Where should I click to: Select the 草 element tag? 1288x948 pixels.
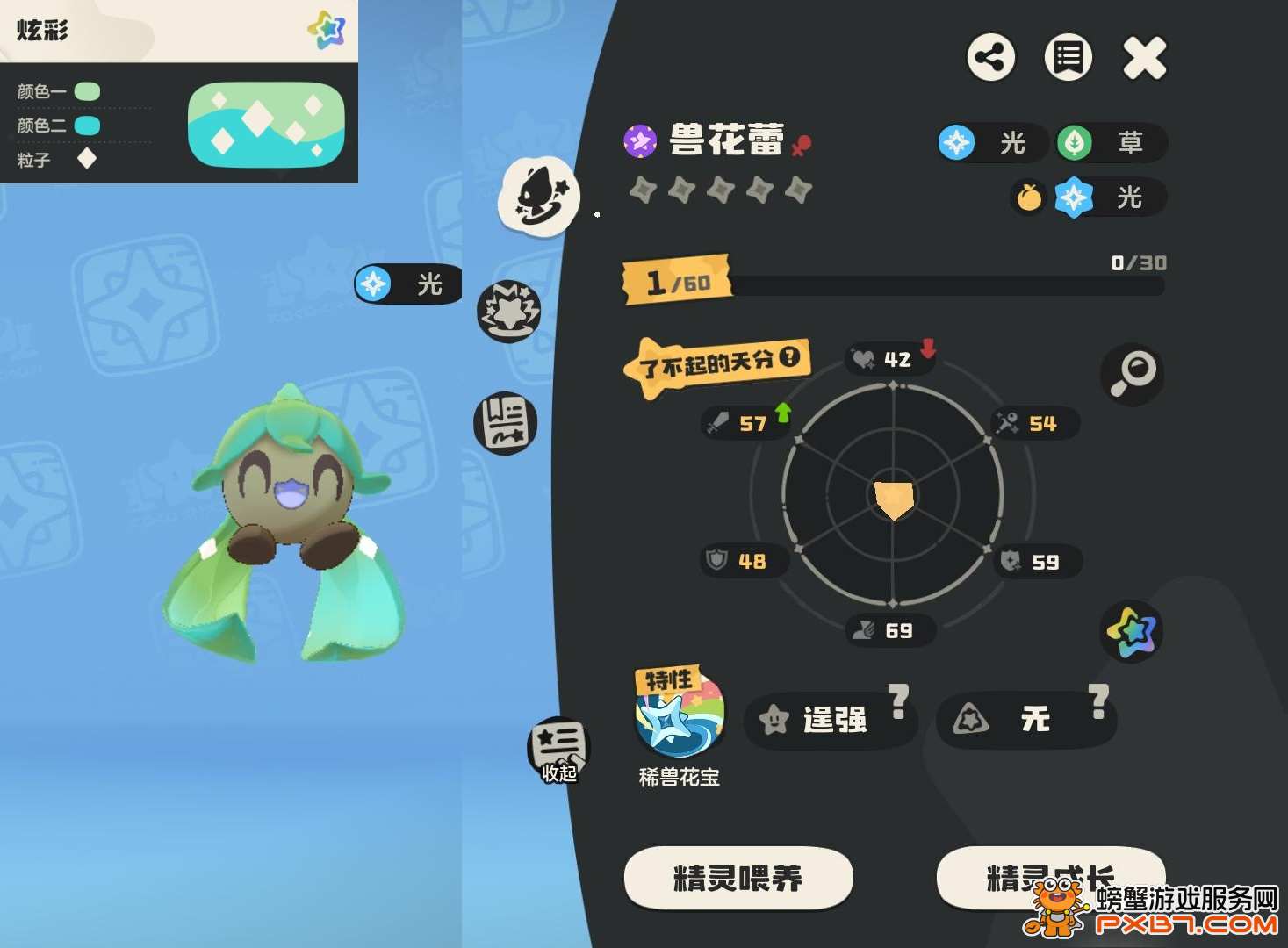1111,143
